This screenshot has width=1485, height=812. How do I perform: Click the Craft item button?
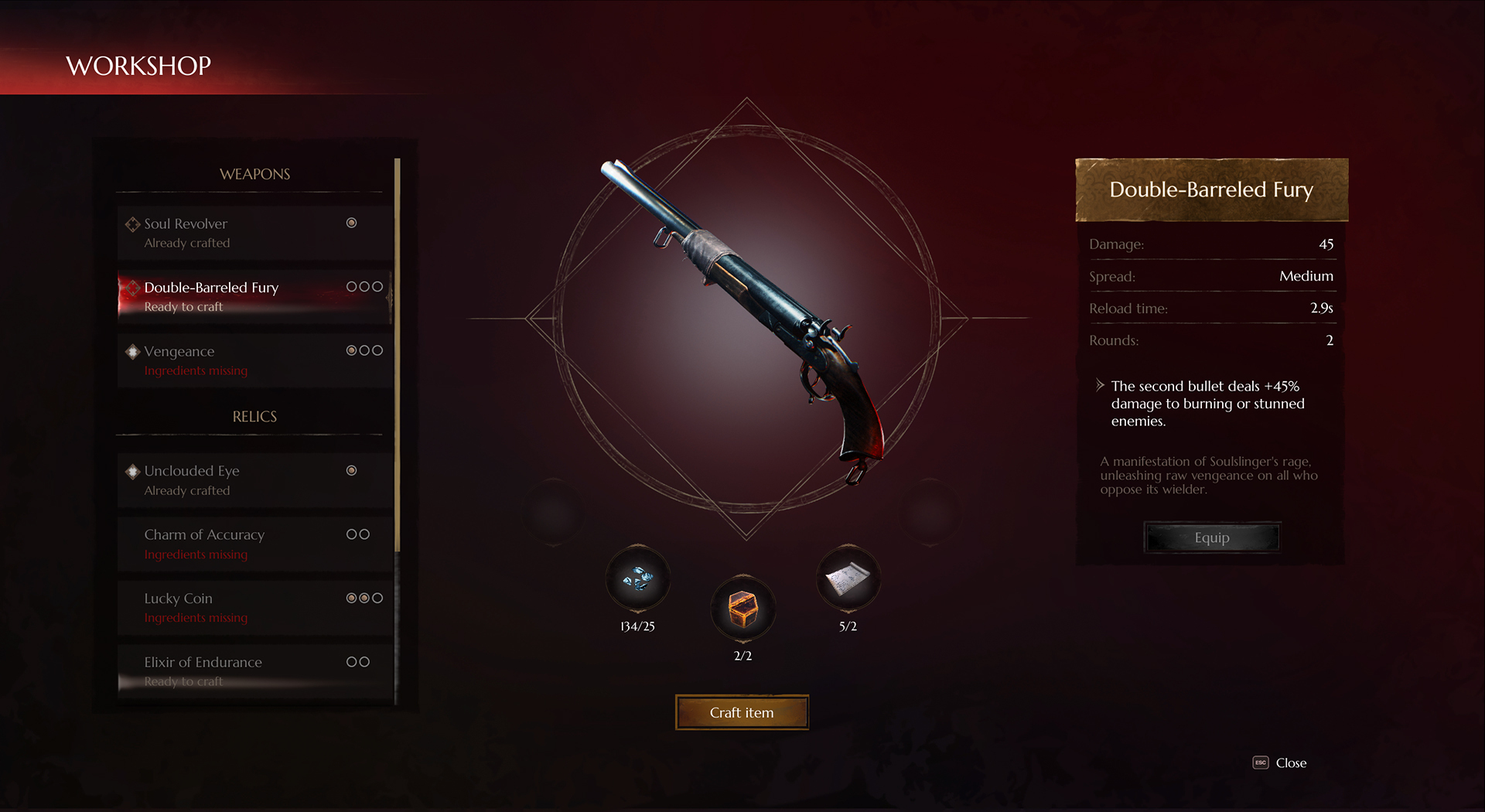click(x=741, y=712)
